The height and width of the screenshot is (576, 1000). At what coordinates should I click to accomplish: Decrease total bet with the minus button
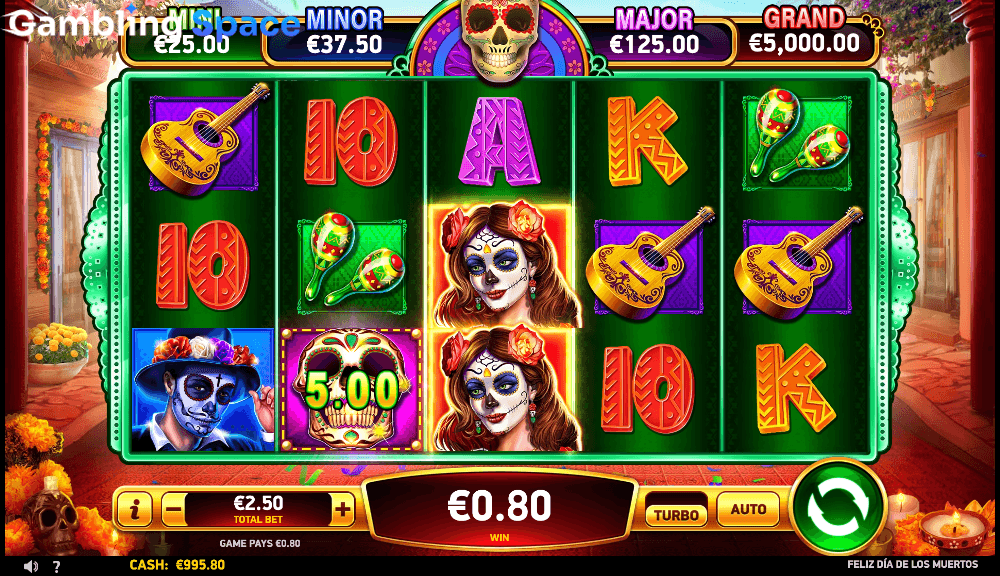tap(173, 510)
